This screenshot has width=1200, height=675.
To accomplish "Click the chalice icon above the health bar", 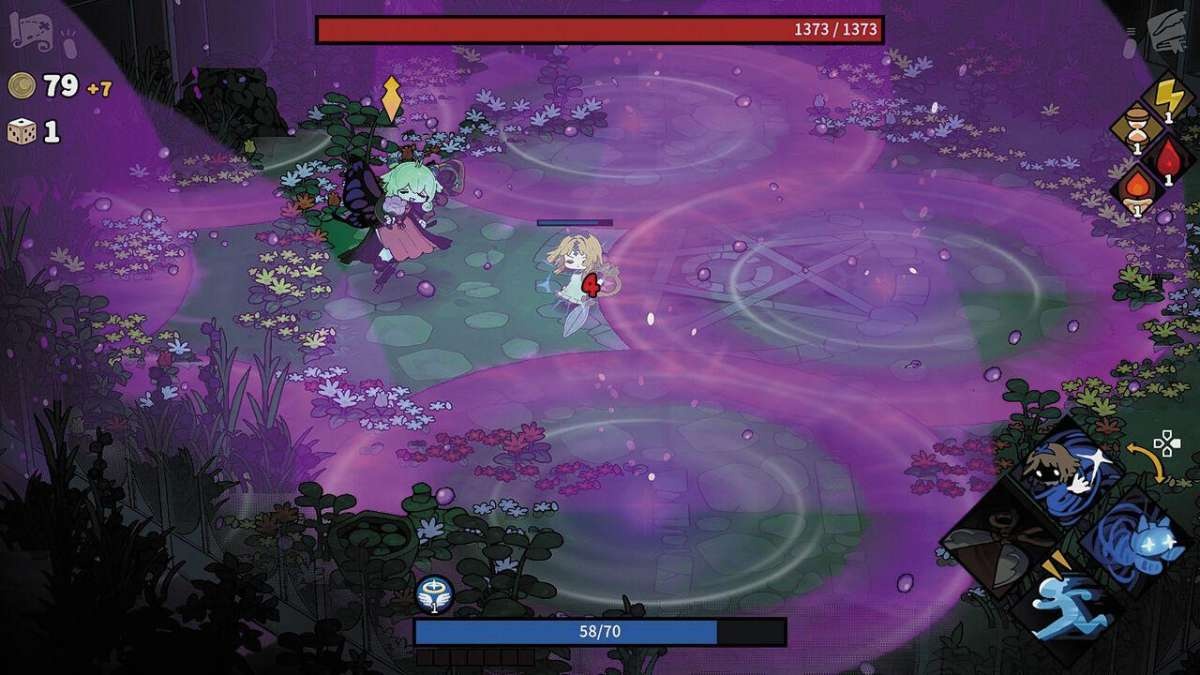I will (435, 594).
